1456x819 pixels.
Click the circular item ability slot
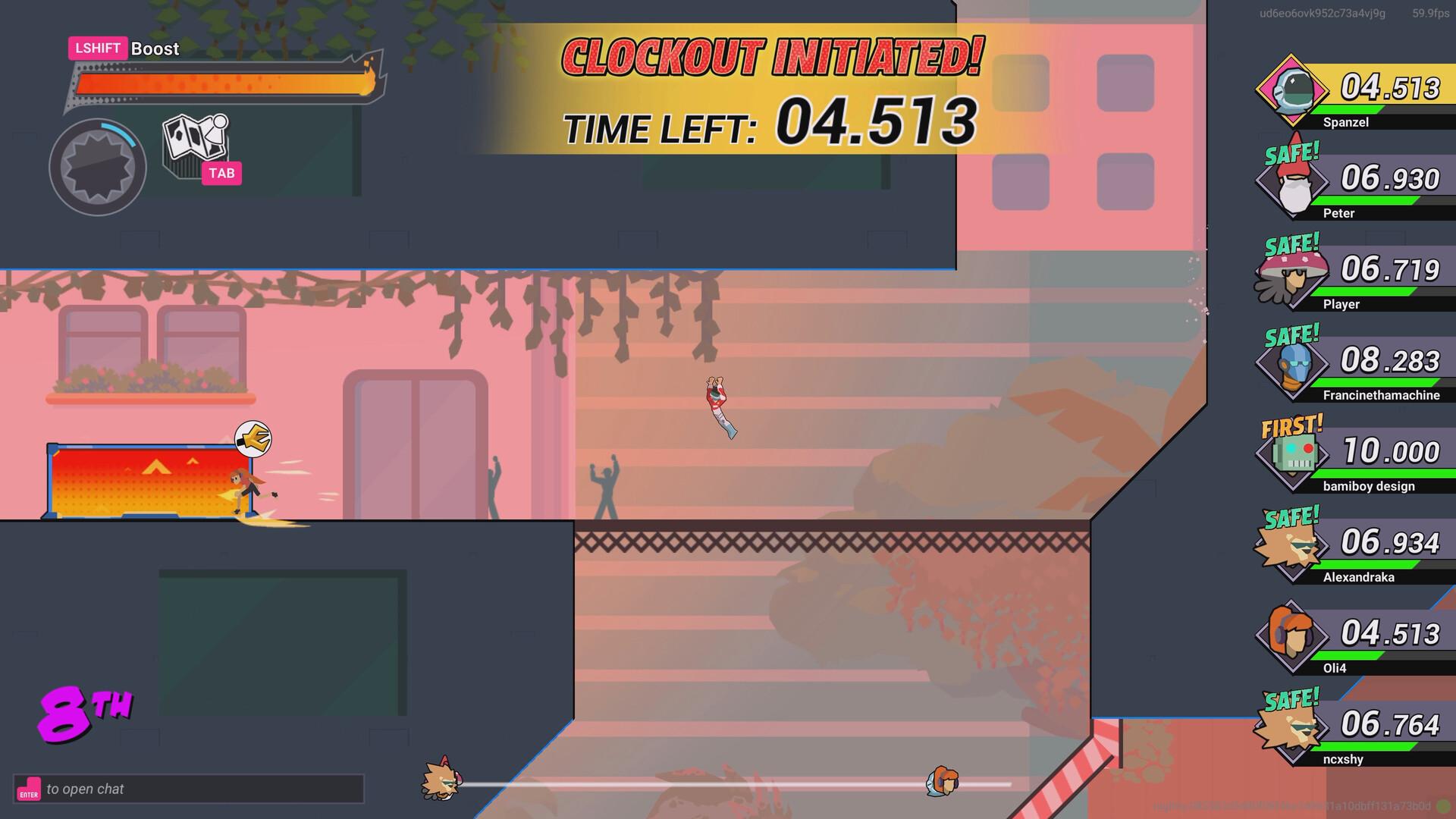point(97,167)
